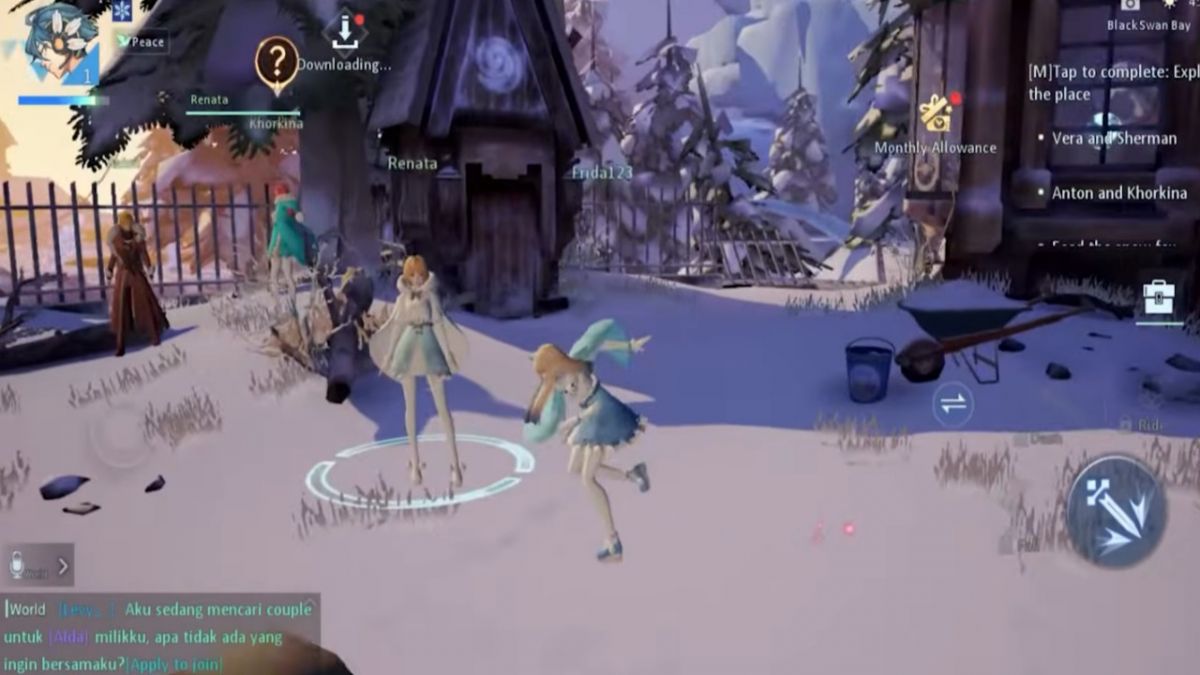Viewport: 1200px width, 675px height.
Task: Open the player avatar profile
Action: point(60,42)
